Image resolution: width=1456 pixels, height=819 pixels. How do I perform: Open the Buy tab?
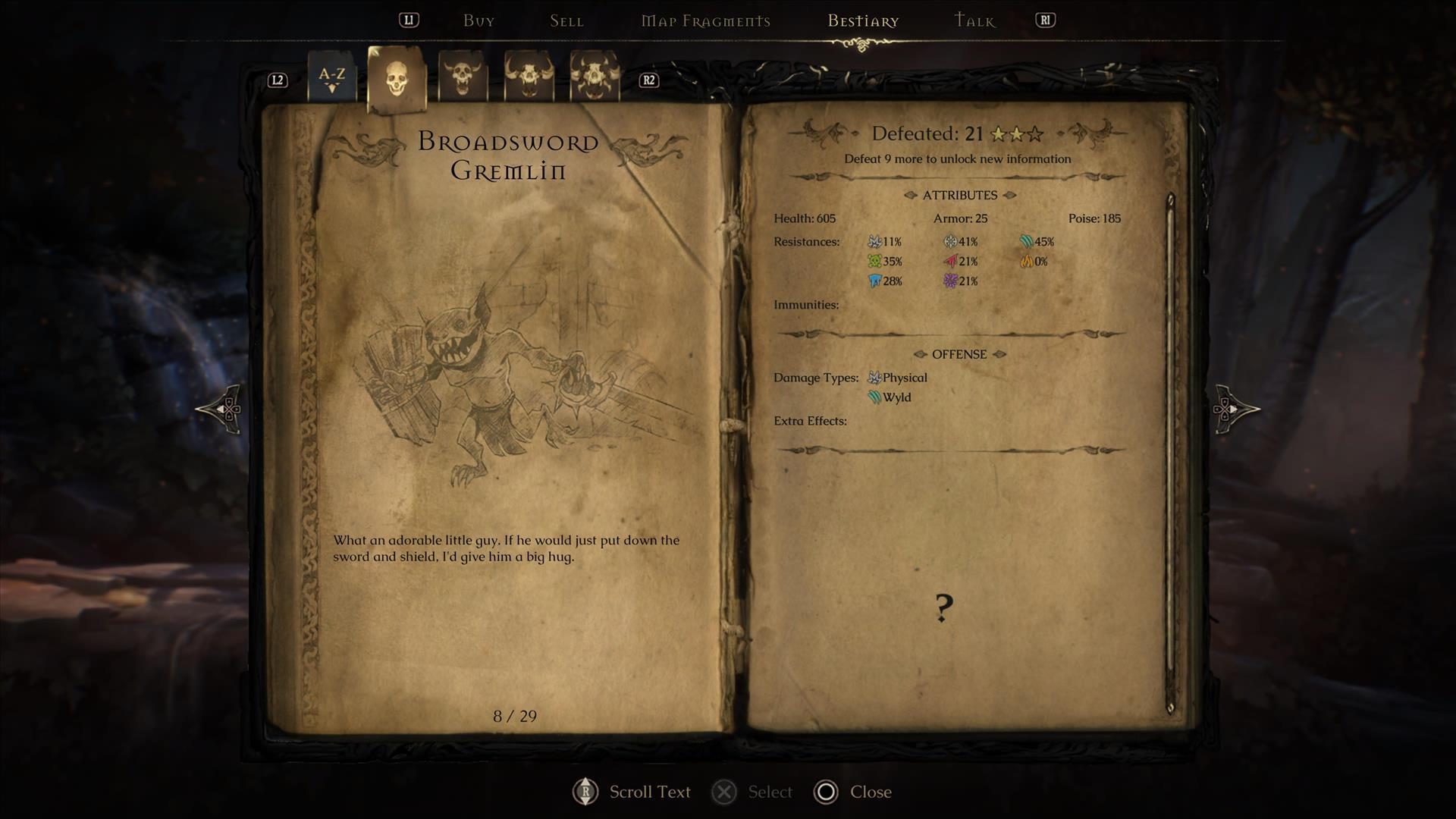coord(479,21)
